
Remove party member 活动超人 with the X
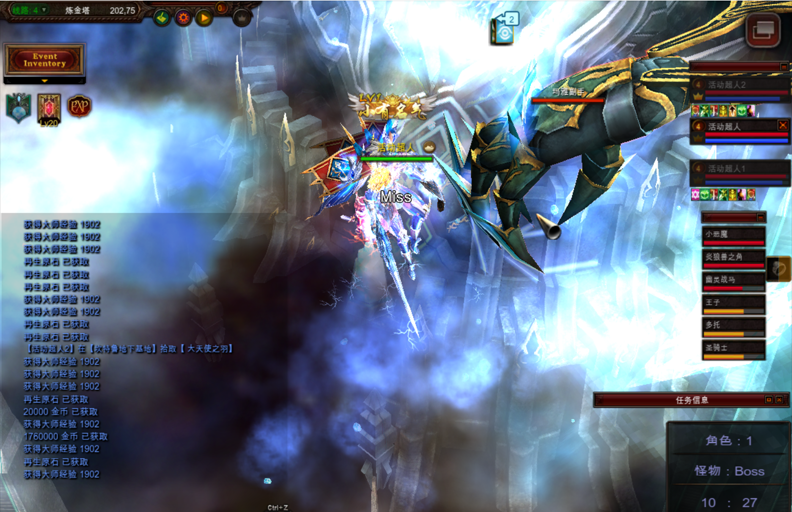click(782, 126)
